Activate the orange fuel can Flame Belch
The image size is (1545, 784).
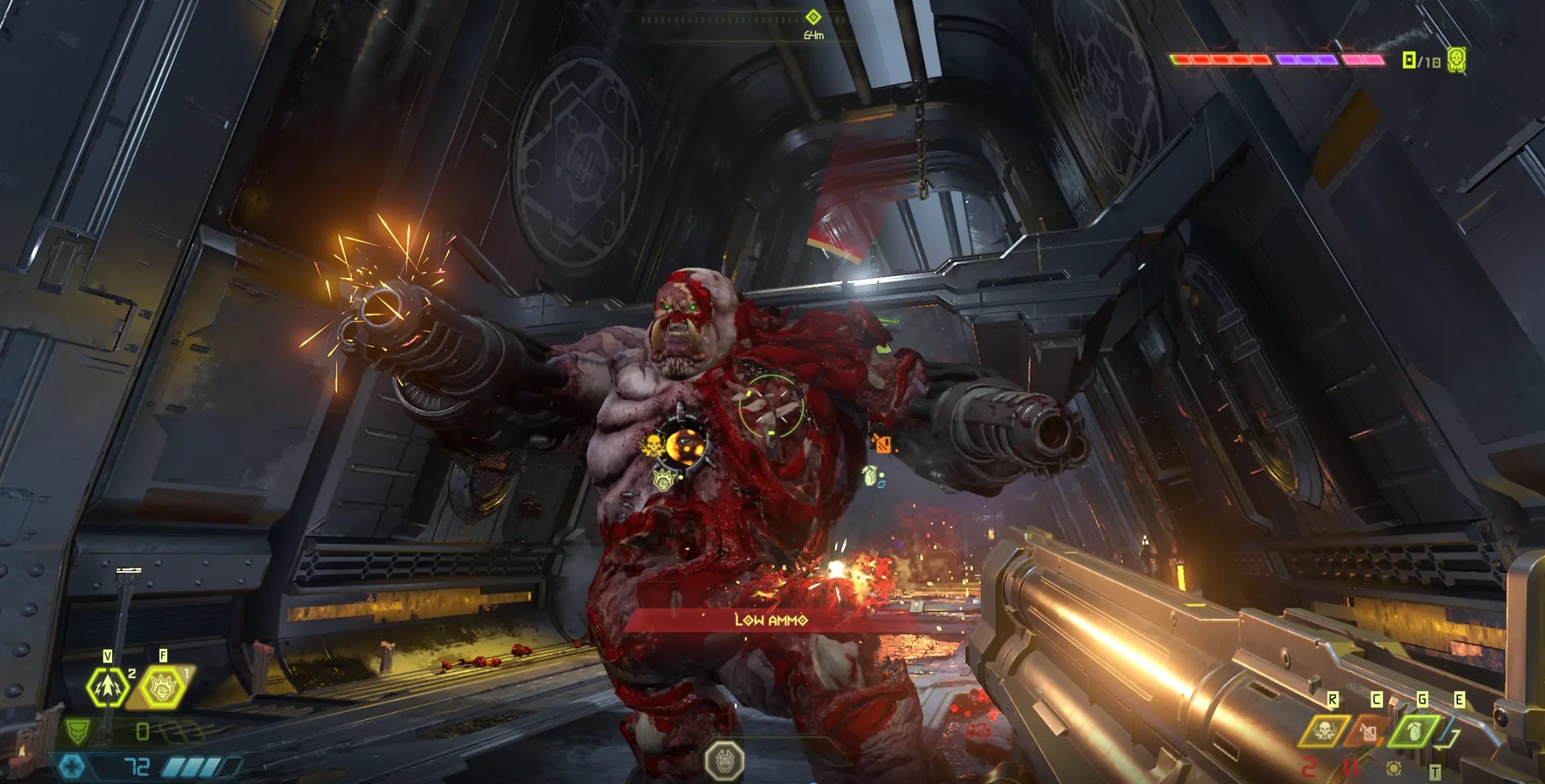1367,732
